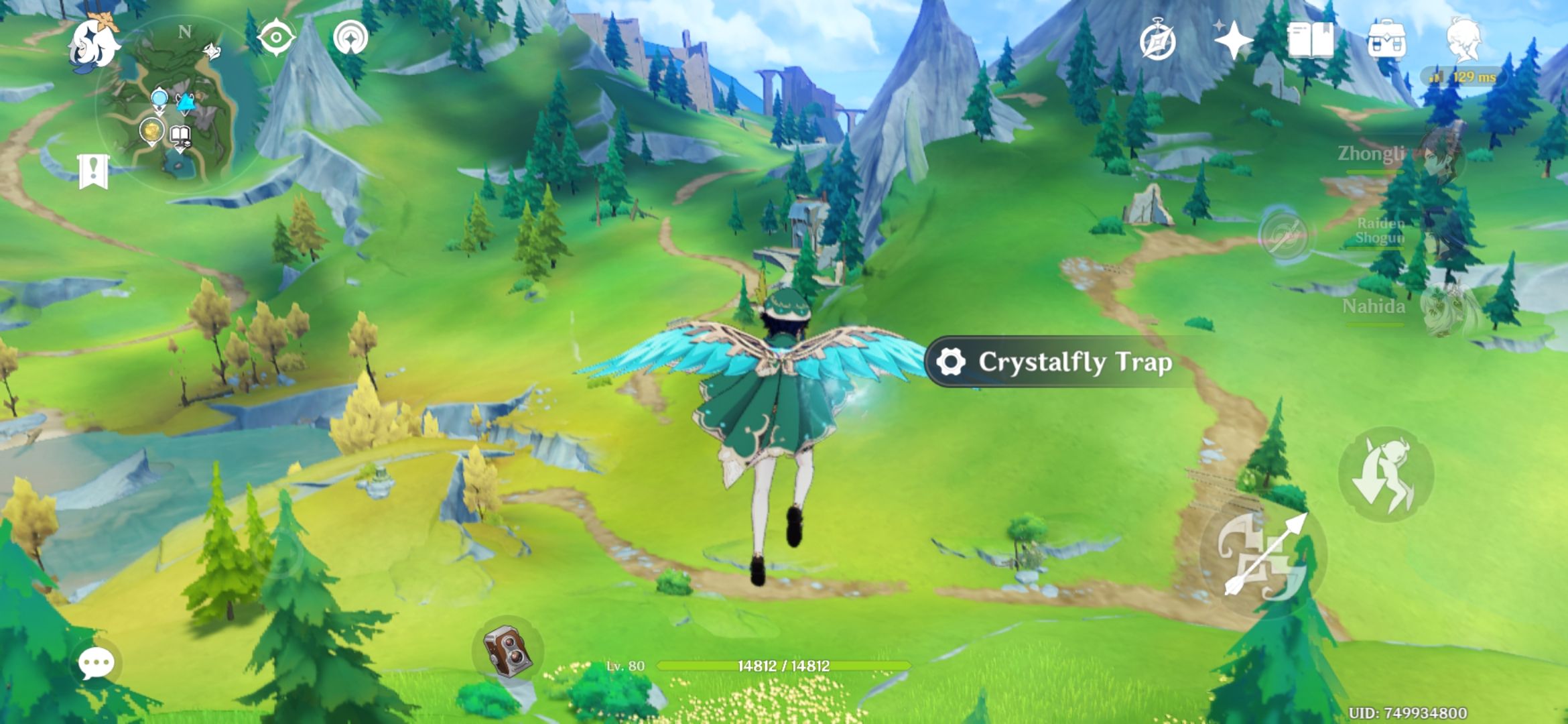Tap the quest navigation eye icon

pyautogui.click(x=275, y=38)
